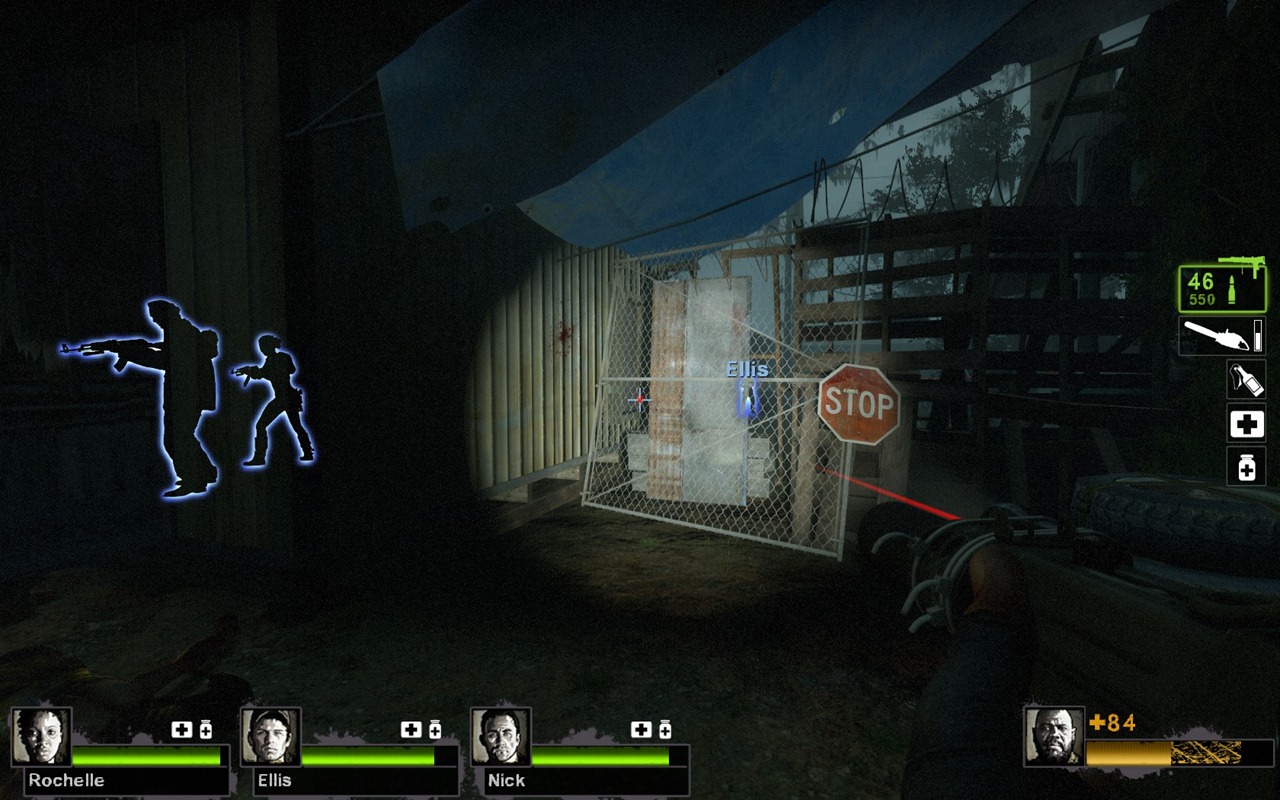
Task: Switch to the chainsaw secondary slot
Action: coord(1221,336)
